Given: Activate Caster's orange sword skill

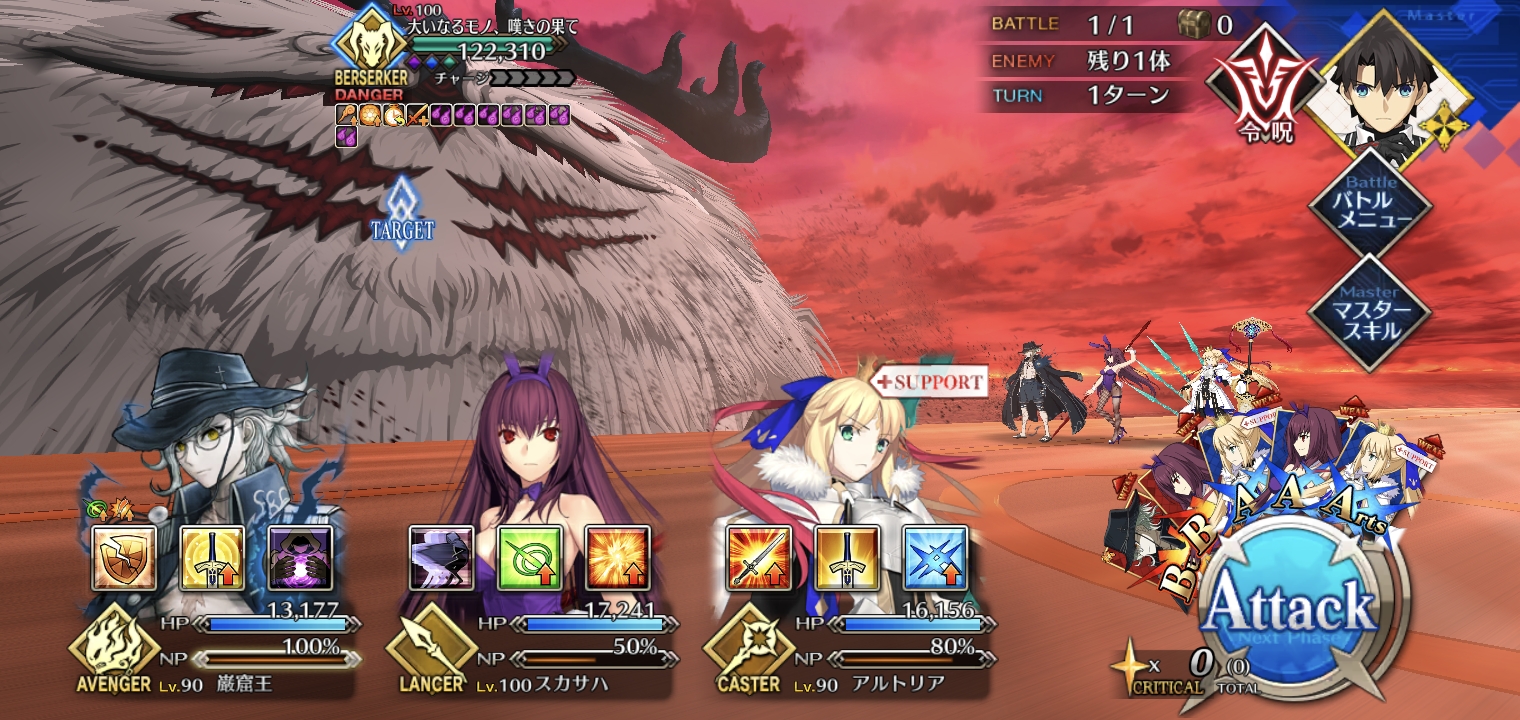Looking at the screenshot, I should (759, 558).
